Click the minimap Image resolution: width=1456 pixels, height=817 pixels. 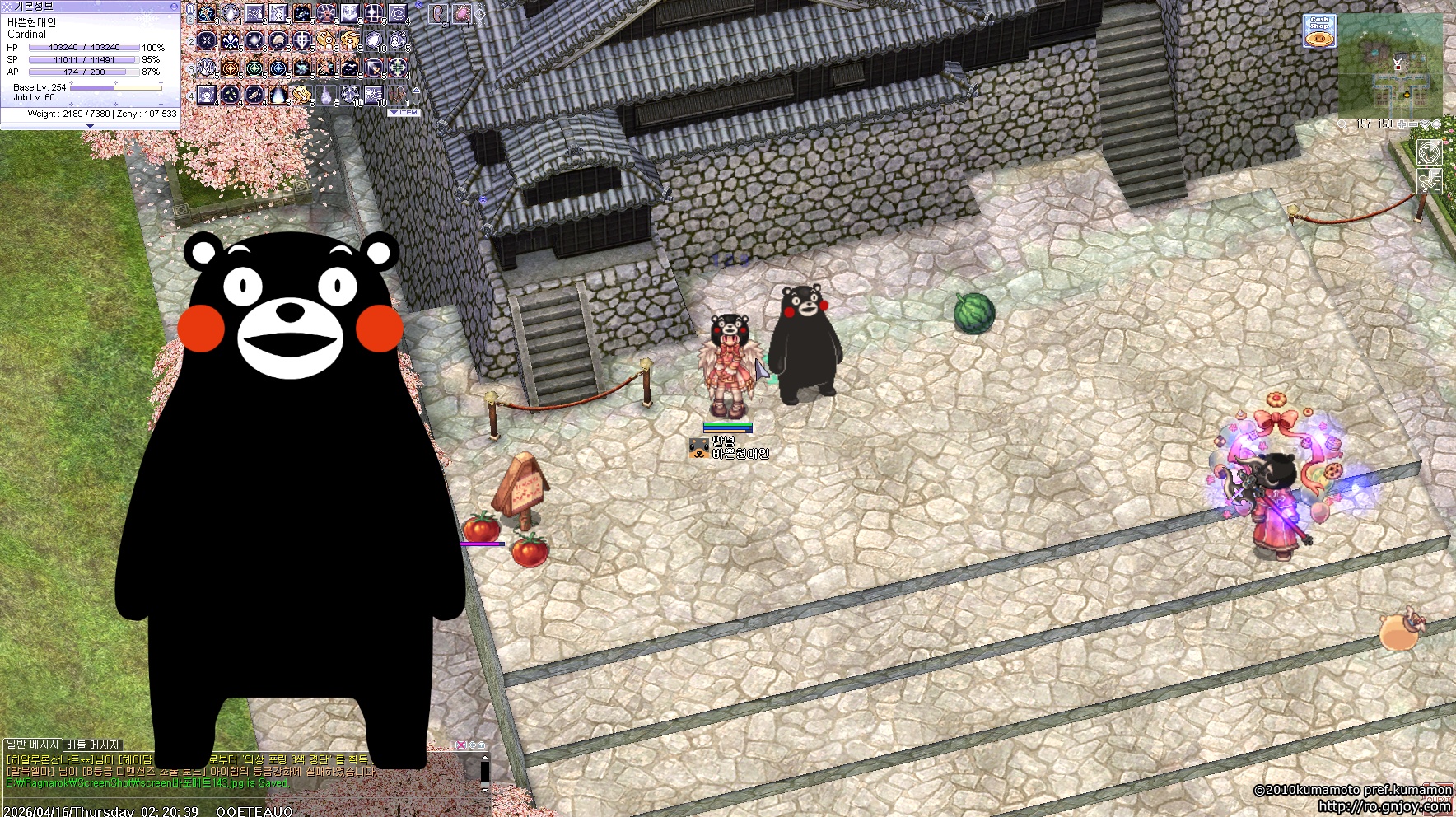click(1391, 68)
